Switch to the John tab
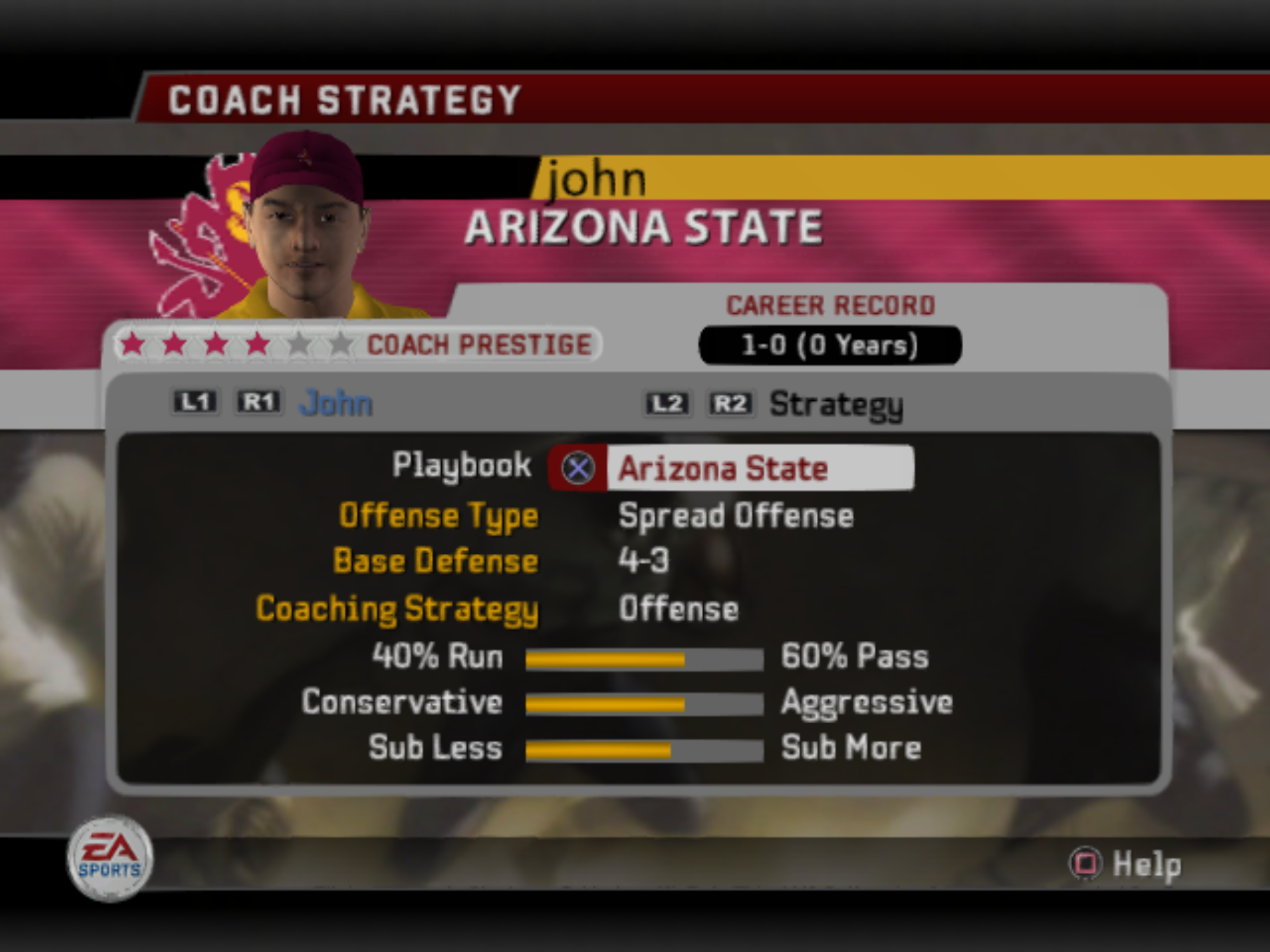The image size is (1270, 952). click(335, 402)
